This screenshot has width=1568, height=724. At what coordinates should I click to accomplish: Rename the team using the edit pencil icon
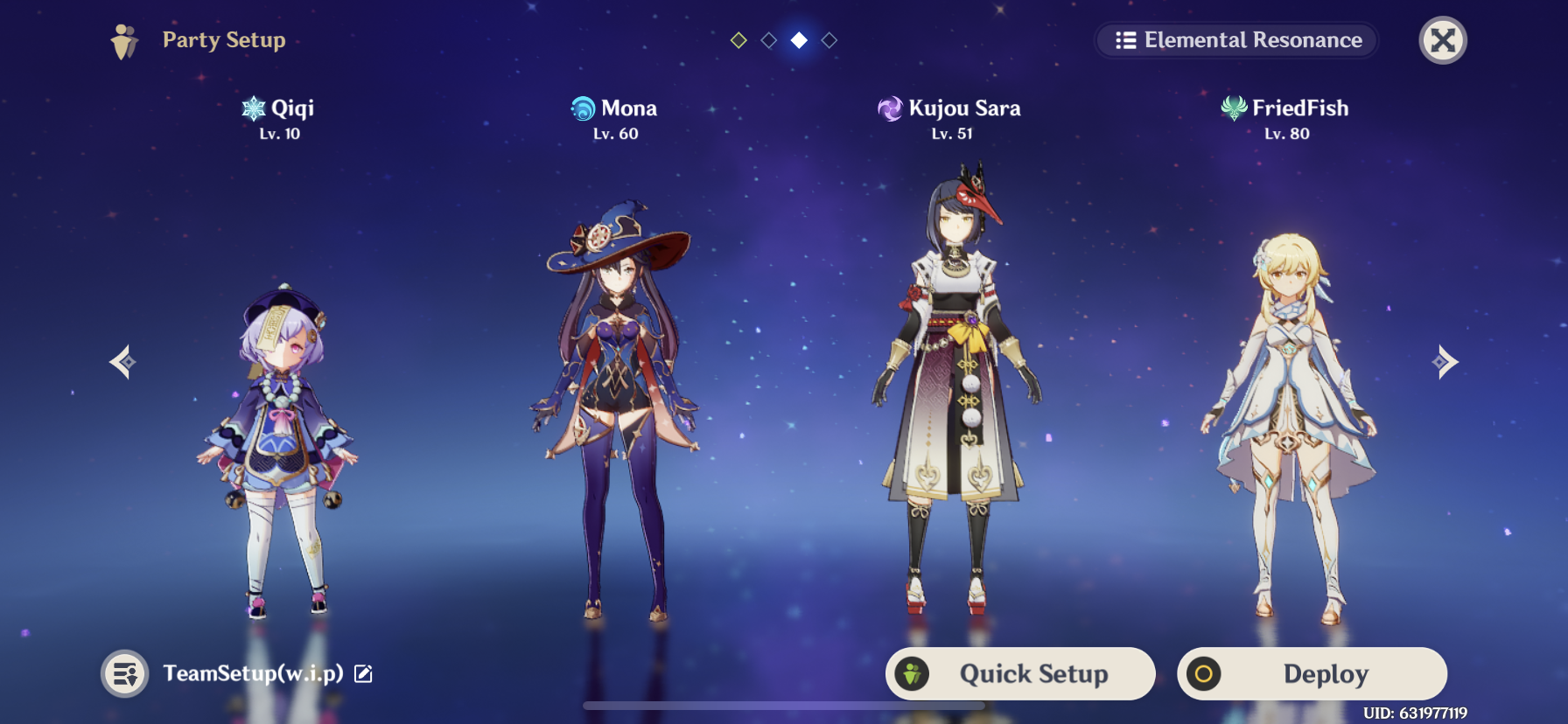point(361,673)
